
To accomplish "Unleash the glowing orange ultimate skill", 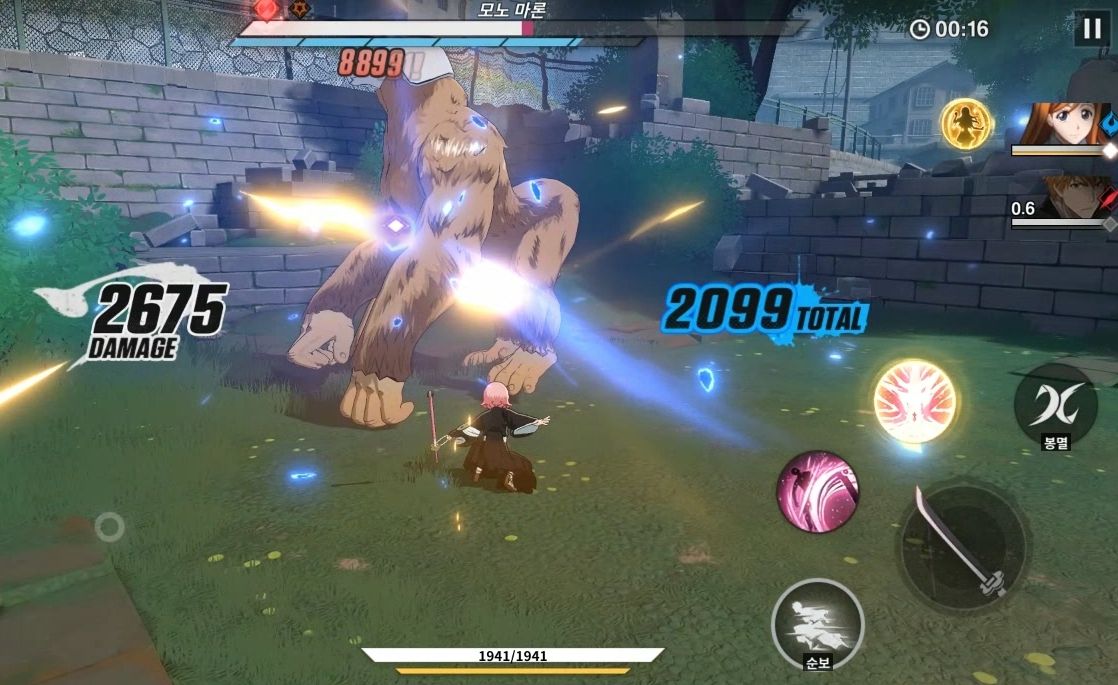I will point(915,401).
